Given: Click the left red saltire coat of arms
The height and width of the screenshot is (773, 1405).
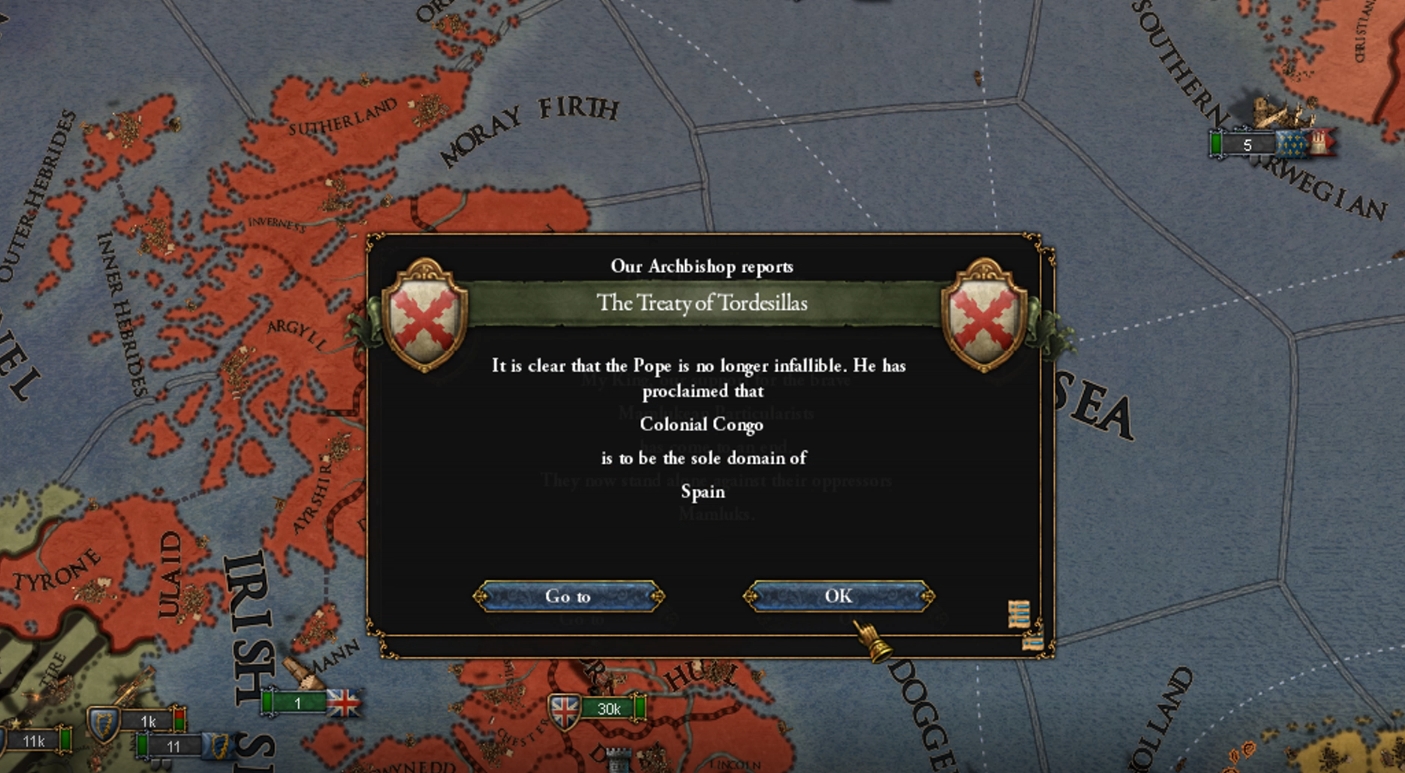Looking at the screenshot, I should coord(428,318).
